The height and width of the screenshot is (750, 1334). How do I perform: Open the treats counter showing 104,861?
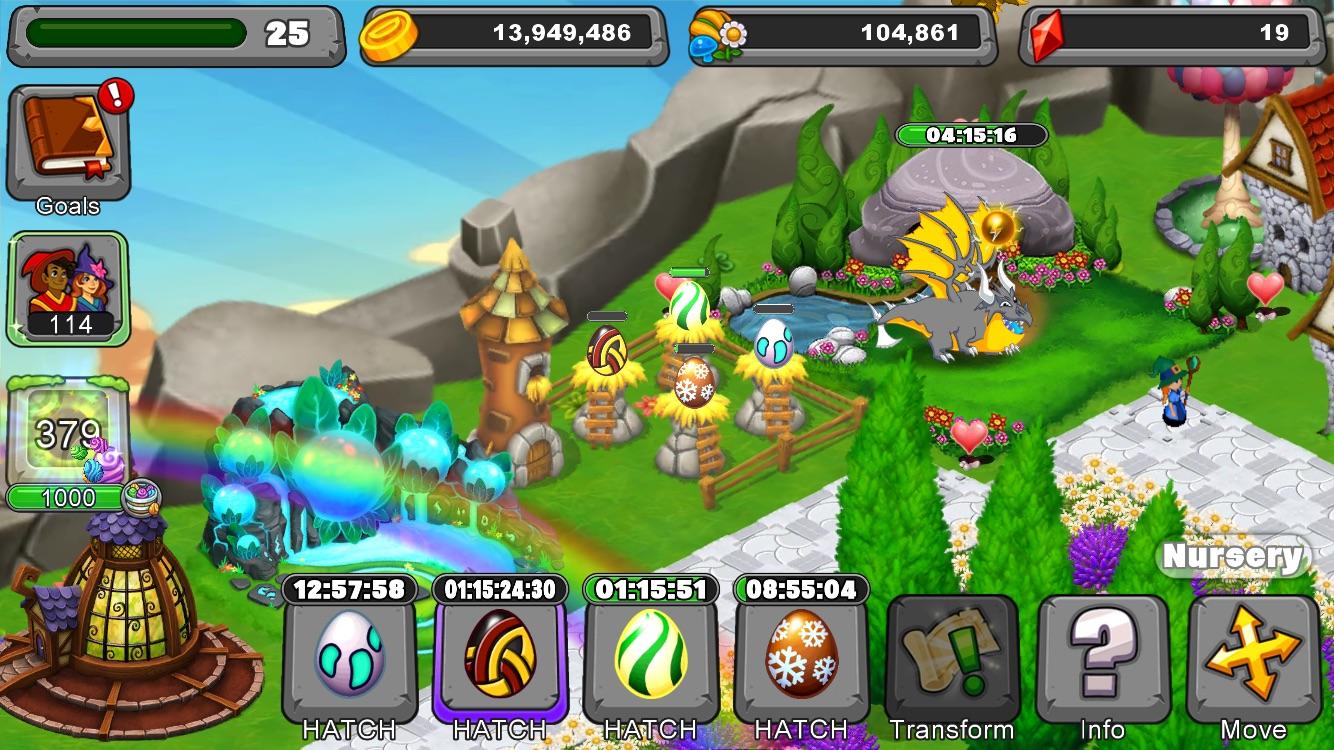pos(840,32)
